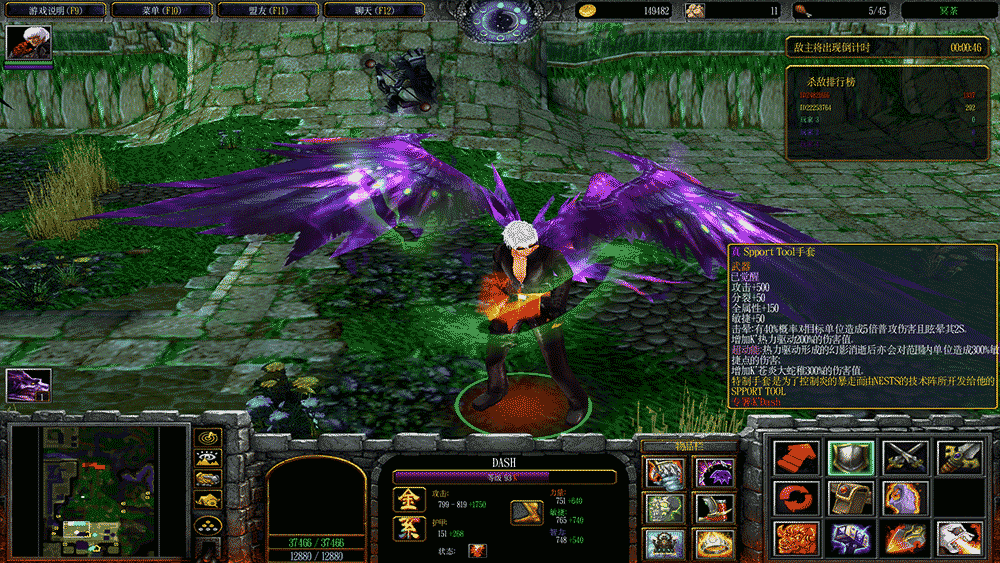Activate the red circular arrows Patrol command

796,498
